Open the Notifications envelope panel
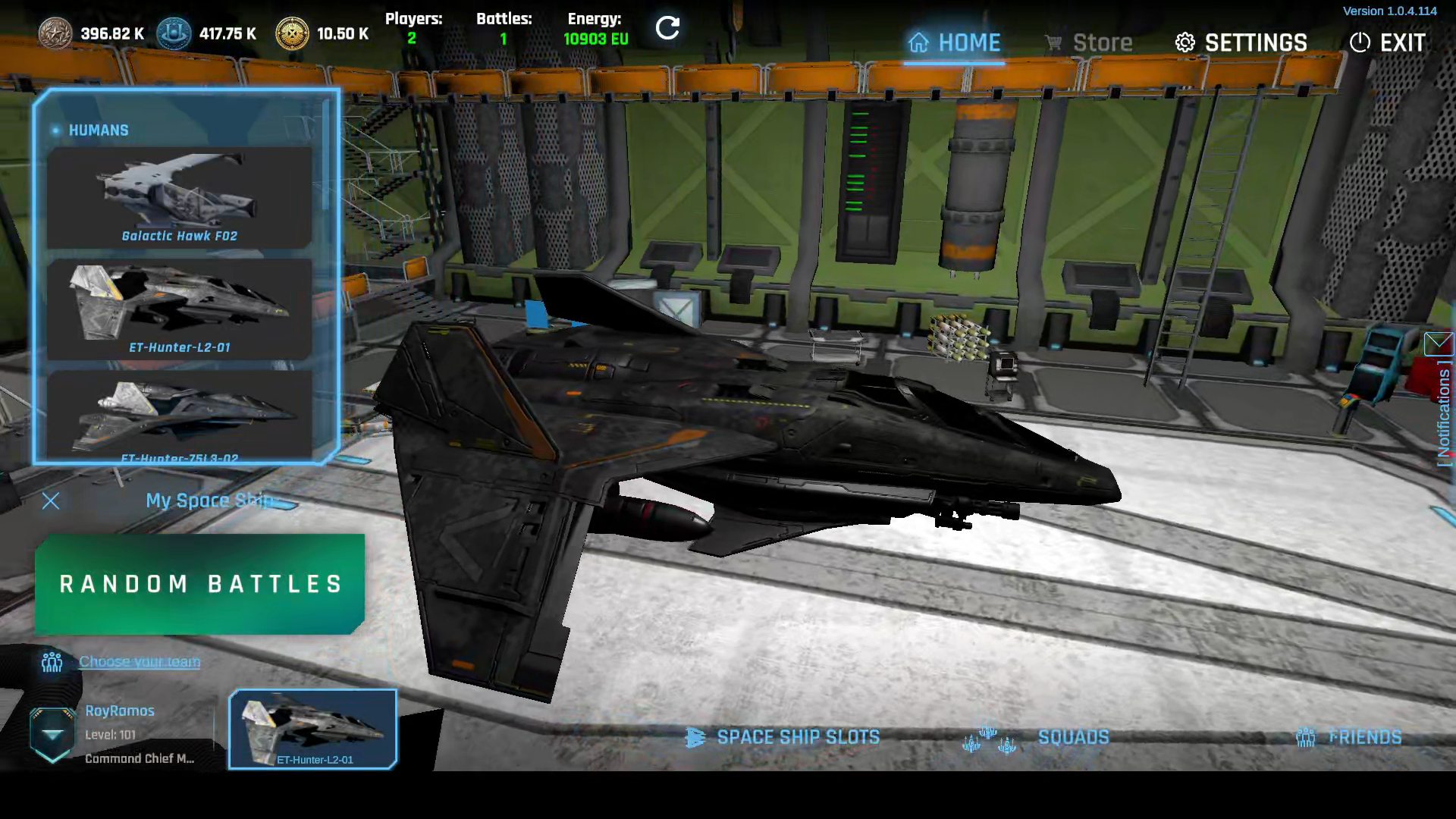Viewport: 1456px width, 819px height. click(1439, 344)
